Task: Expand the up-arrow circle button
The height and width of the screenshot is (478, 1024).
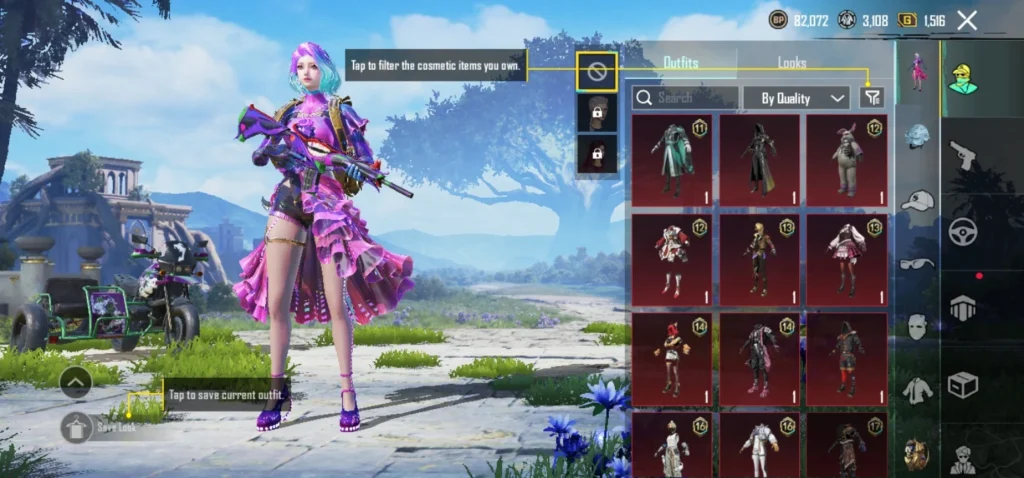Action: pyautogui.click(x=77, y=381)
